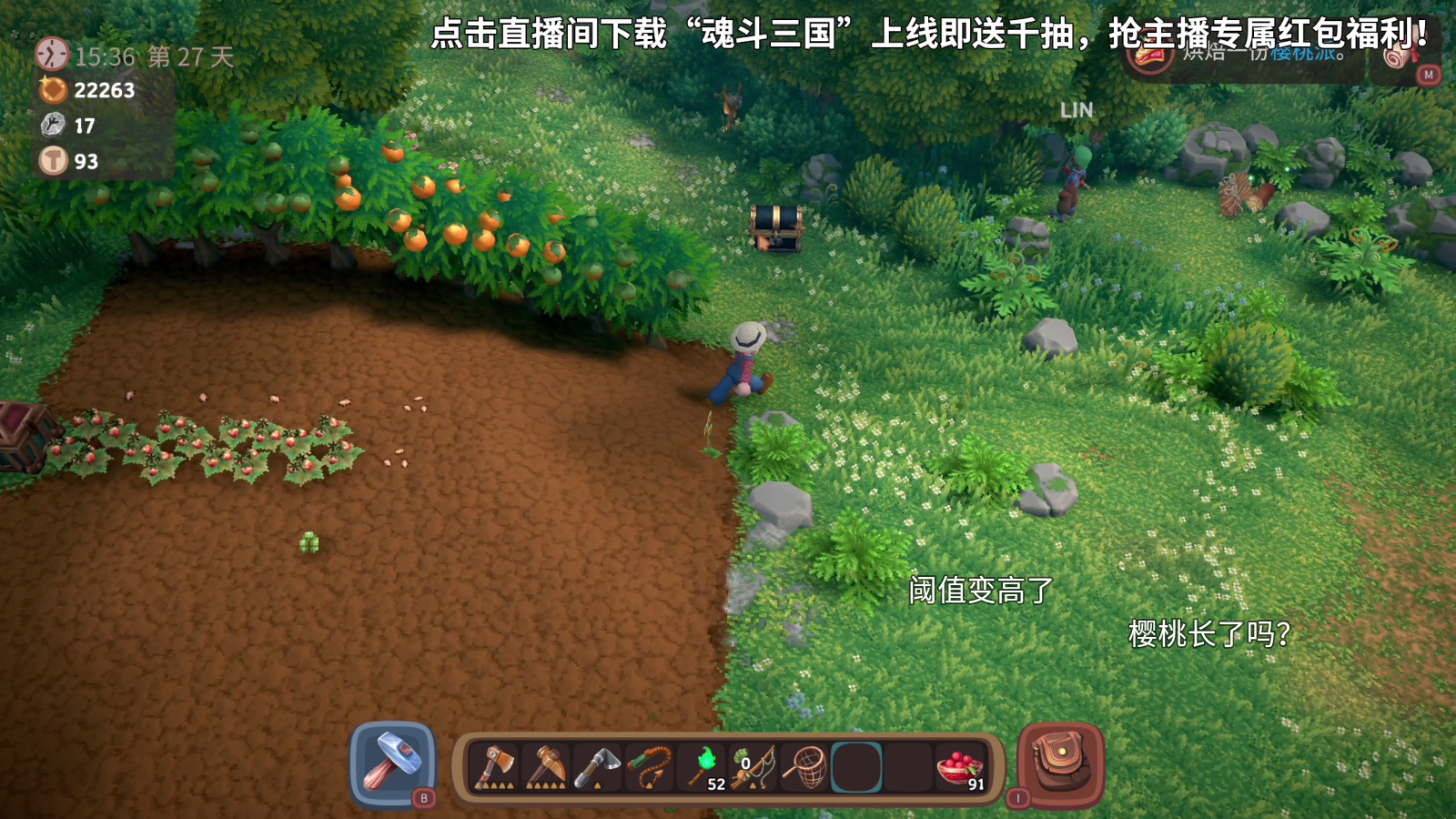The image size is (1456, 819).
Task: Select the hammer tool in the hotbar
Action: click(x=392, y=766)
